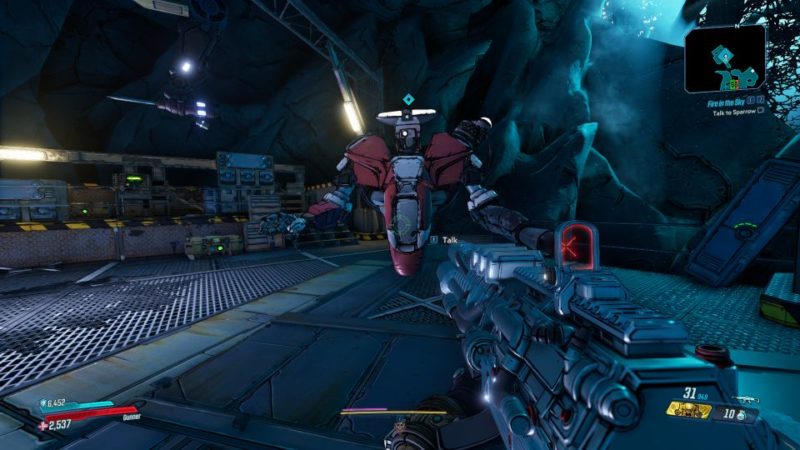Open the minimap in the corner

[725, 58]
